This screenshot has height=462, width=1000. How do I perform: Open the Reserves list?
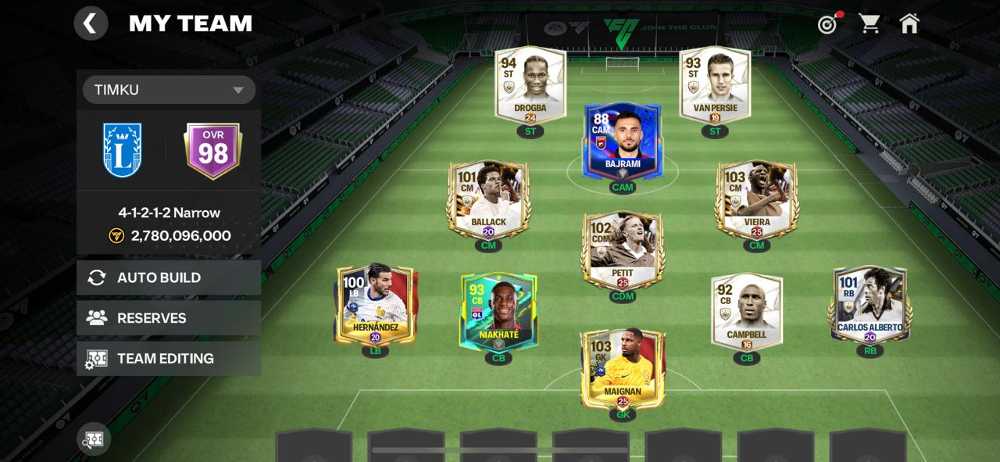click(x=168, y=318)
